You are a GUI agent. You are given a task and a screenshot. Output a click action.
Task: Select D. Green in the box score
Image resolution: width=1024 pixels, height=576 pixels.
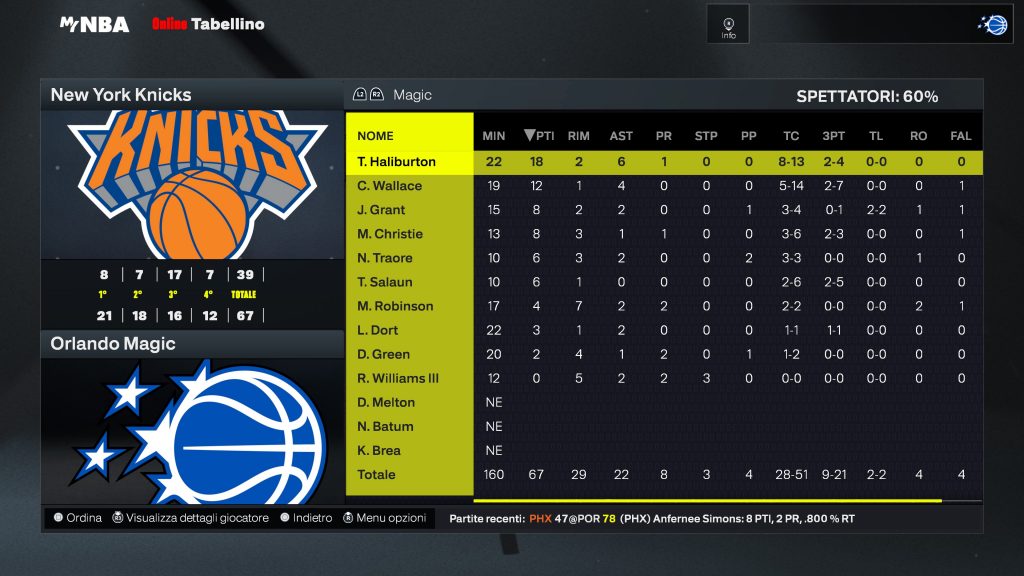pos(383,354)
